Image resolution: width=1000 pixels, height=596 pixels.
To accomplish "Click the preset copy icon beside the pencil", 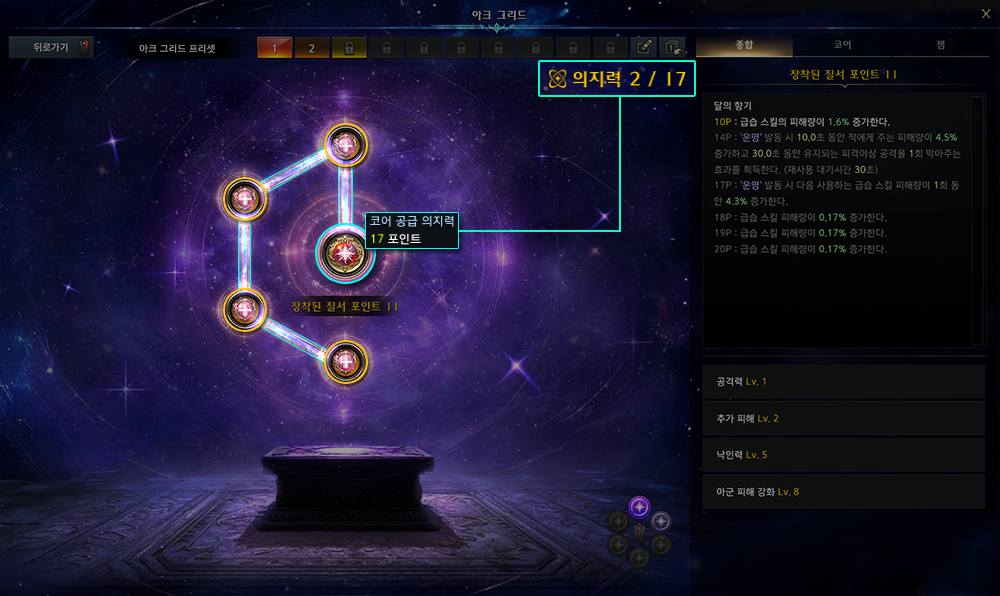I will tap(674, 47).
